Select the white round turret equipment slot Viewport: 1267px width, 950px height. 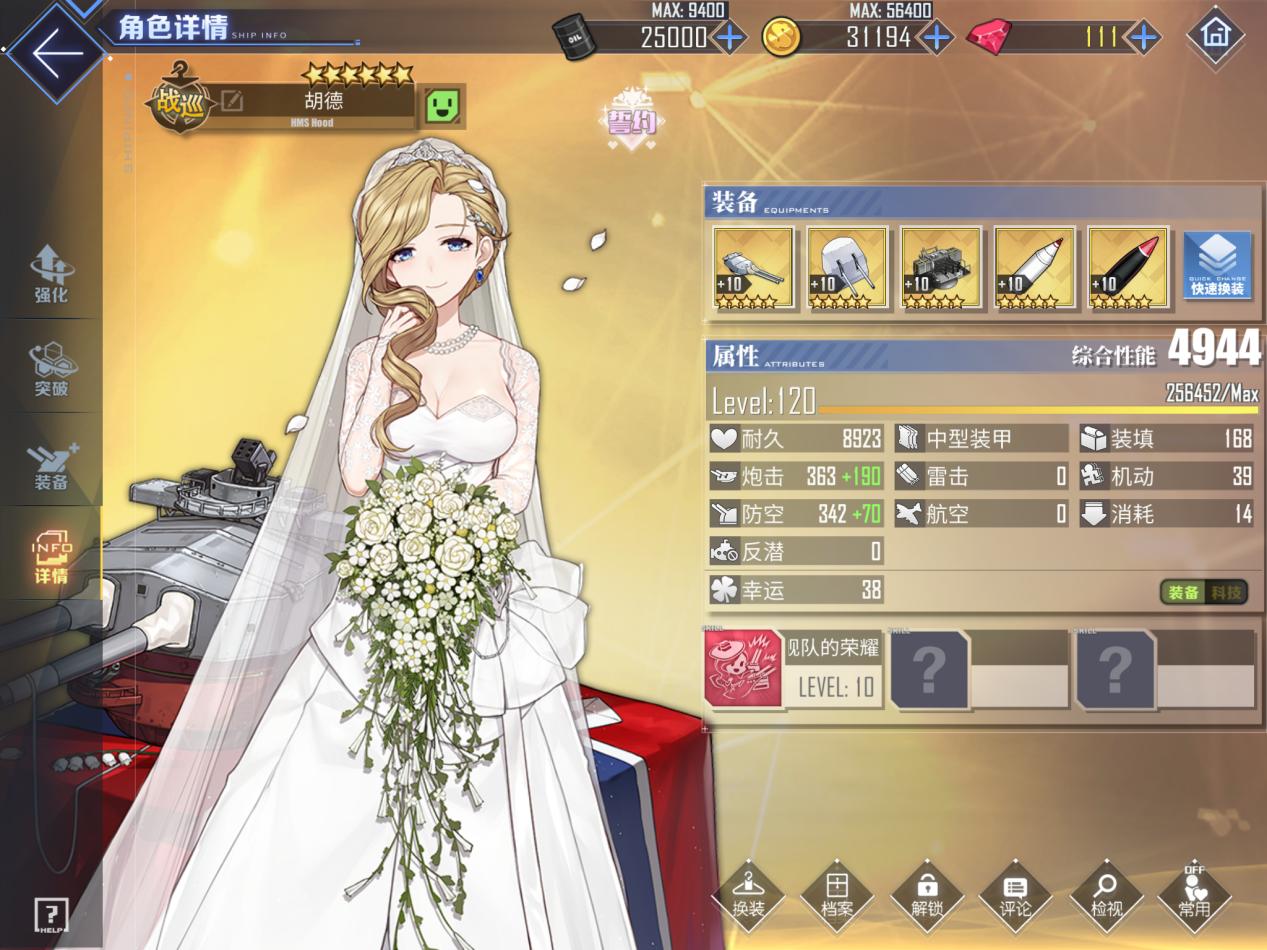coord(847,268)
